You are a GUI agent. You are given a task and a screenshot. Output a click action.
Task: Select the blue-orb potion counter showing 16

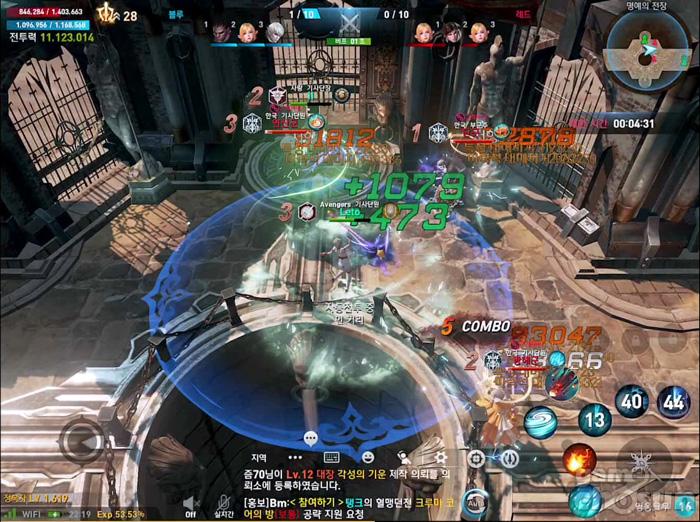[x=685, y=504]
